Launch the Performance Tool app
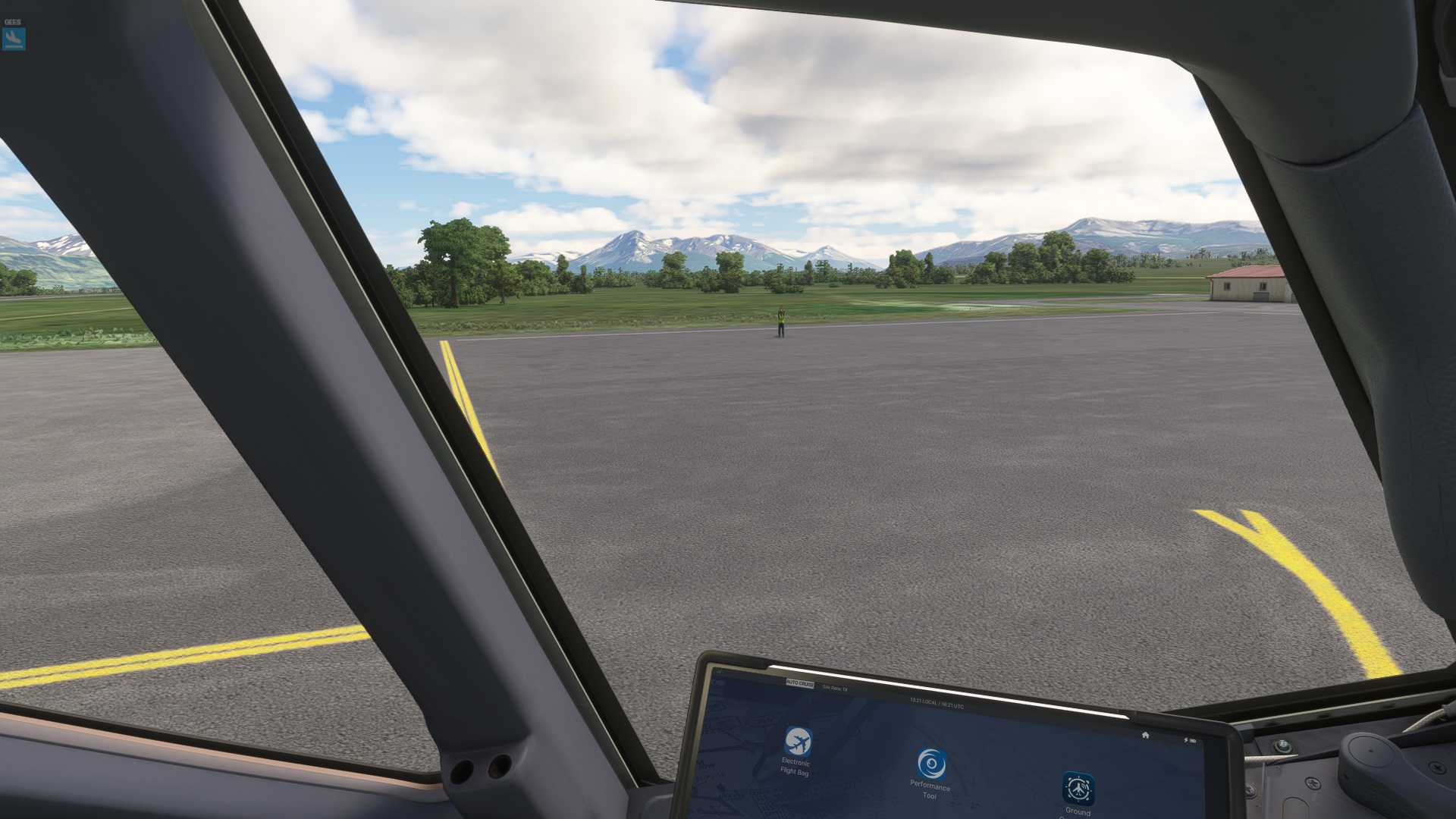Screen dimensions: 1456x819 pos(931,764)
